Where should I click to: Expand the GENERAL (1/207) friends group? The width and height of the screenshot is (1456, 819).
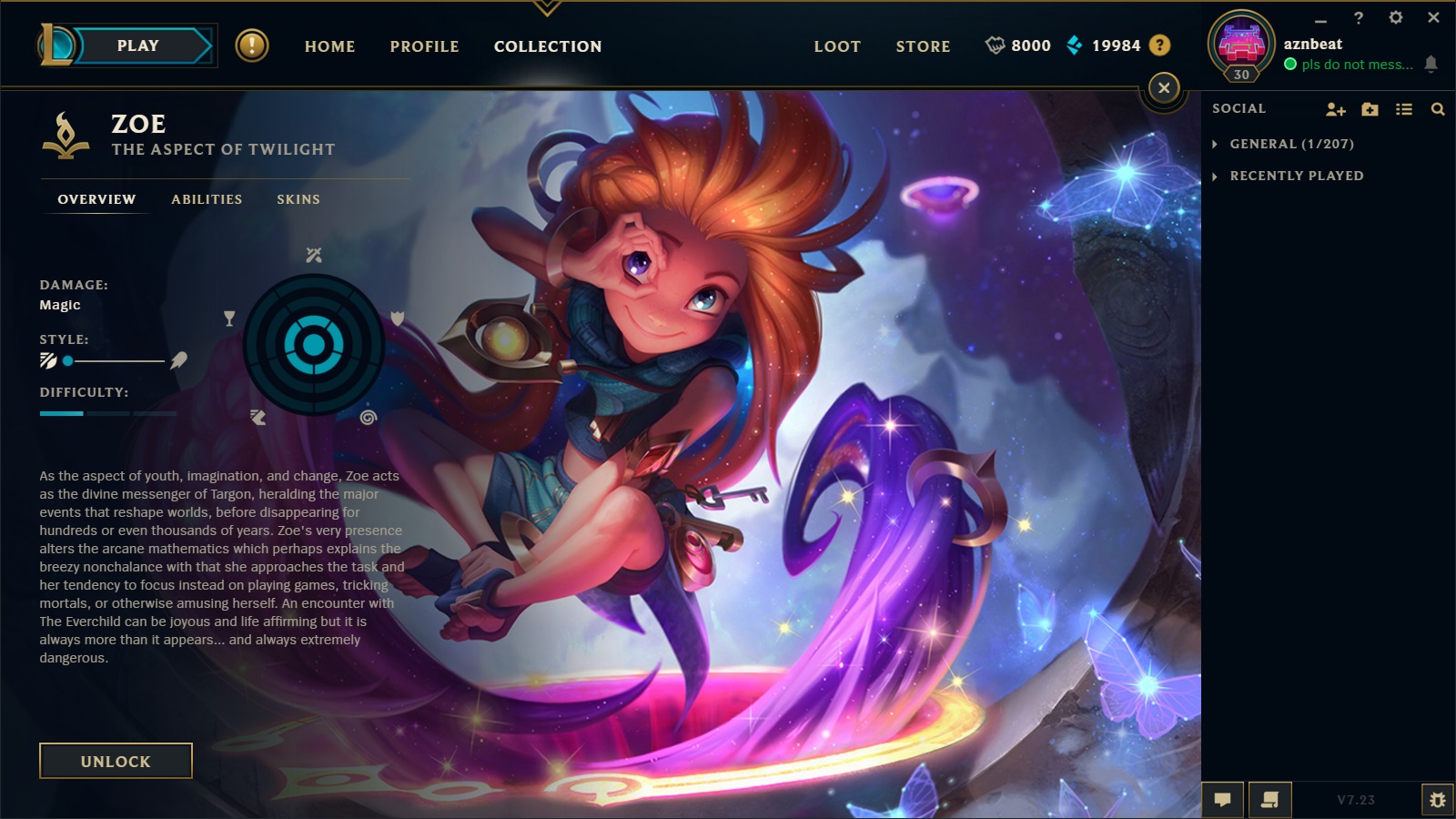click(x=1292, y=143)
